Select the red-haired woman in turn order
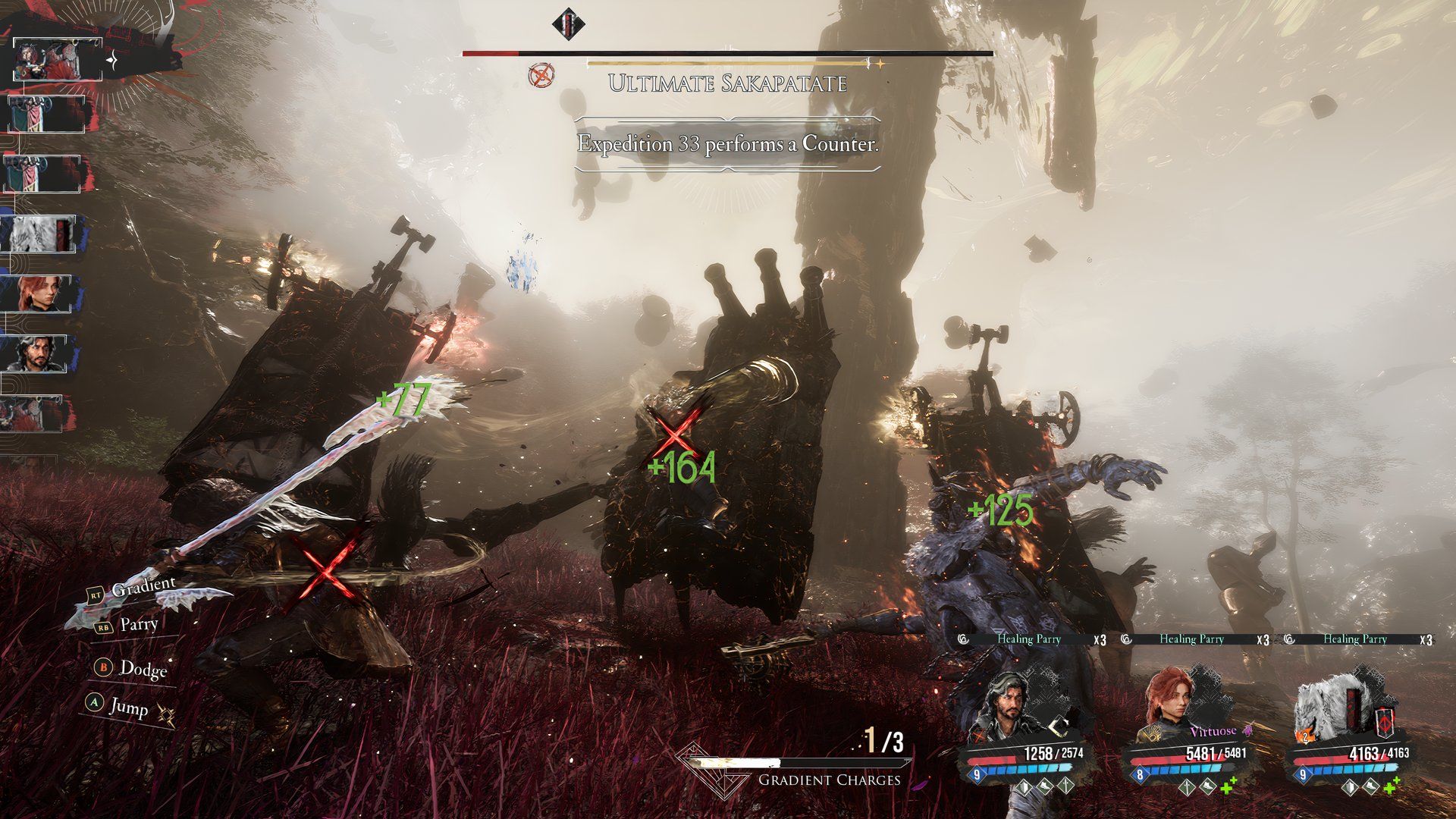 coord(42,293)
